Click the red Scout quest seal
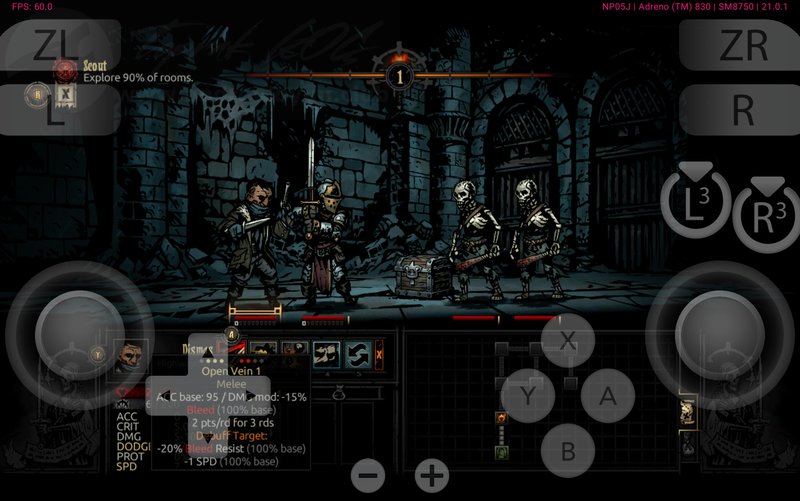Image resolution: width=800 pixels, height=501 pixels. tap(67, 70)
